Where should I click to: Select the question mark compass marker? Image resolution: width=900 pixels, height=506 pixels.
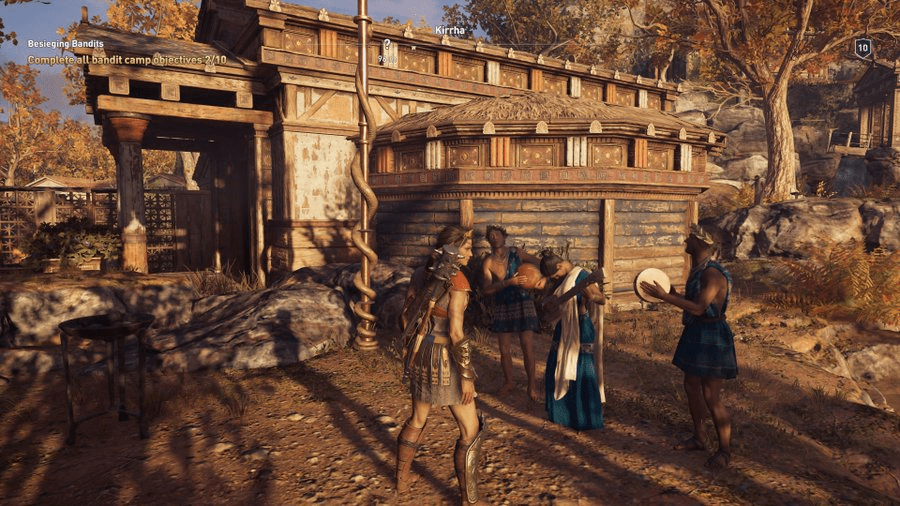coord(387,44)
